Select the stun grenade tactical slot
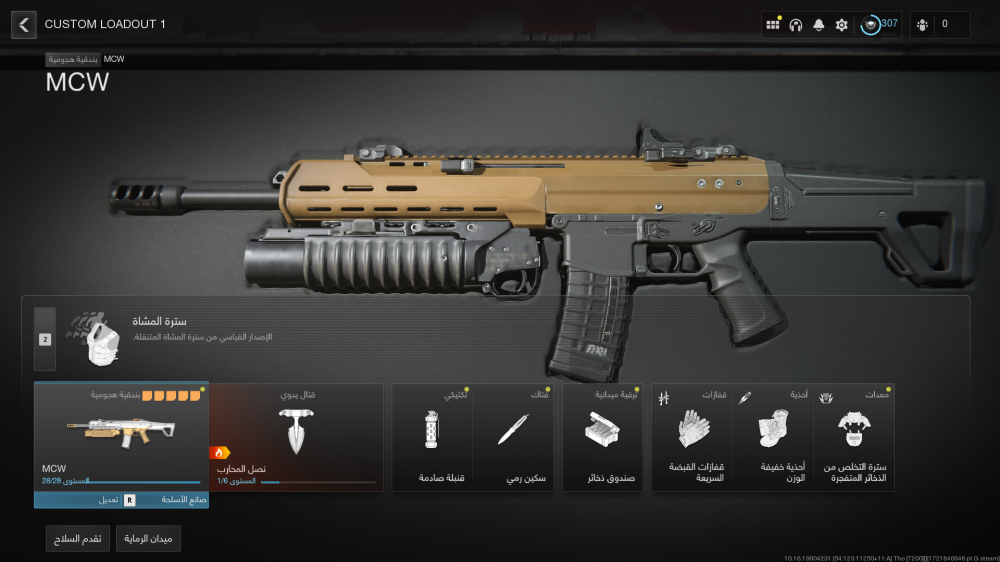Screen dimensions: 1000x562 click(432, 437)
